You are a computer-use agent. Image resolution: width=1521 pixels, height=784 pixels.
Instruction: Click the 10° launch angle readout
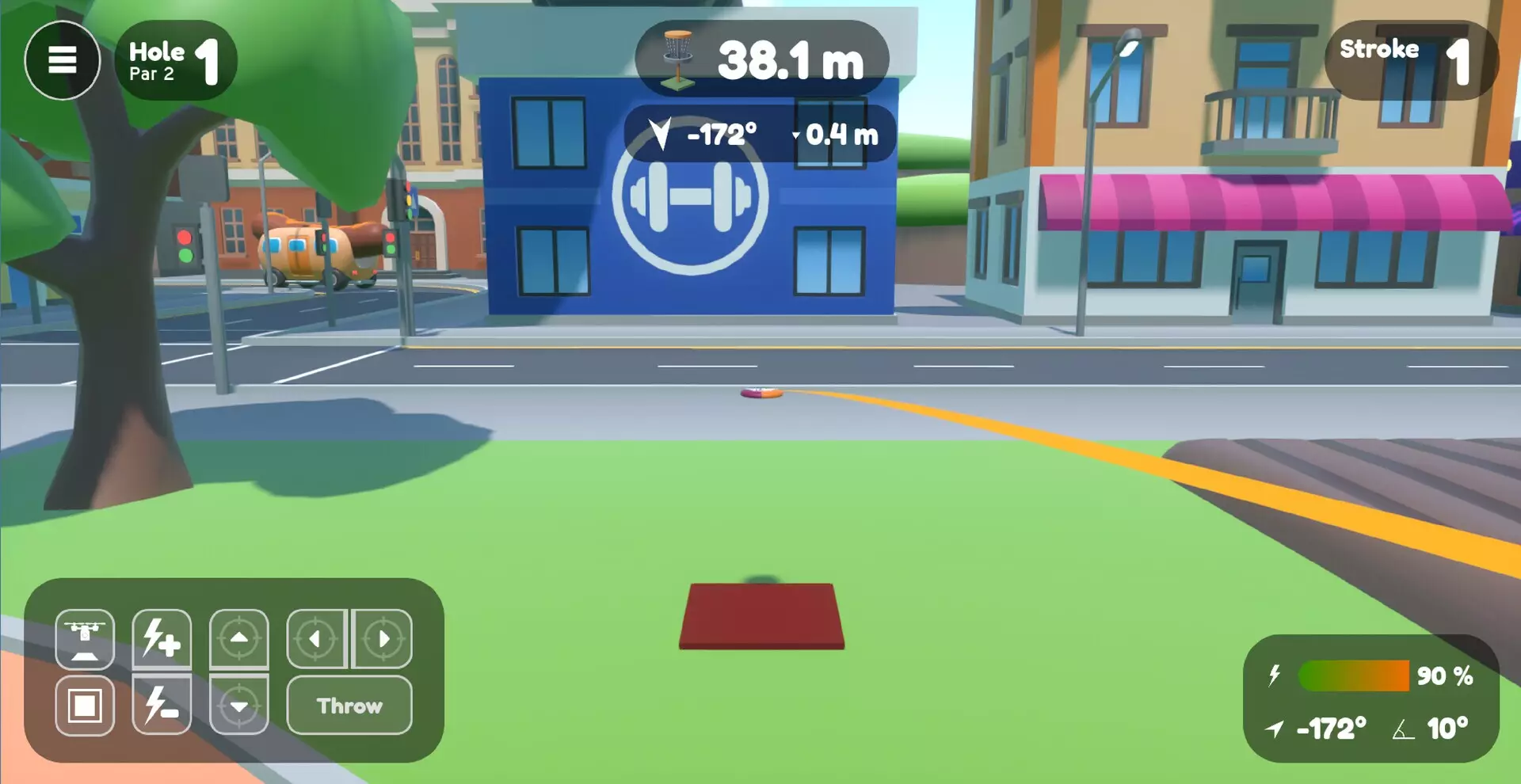point(1447,729)
